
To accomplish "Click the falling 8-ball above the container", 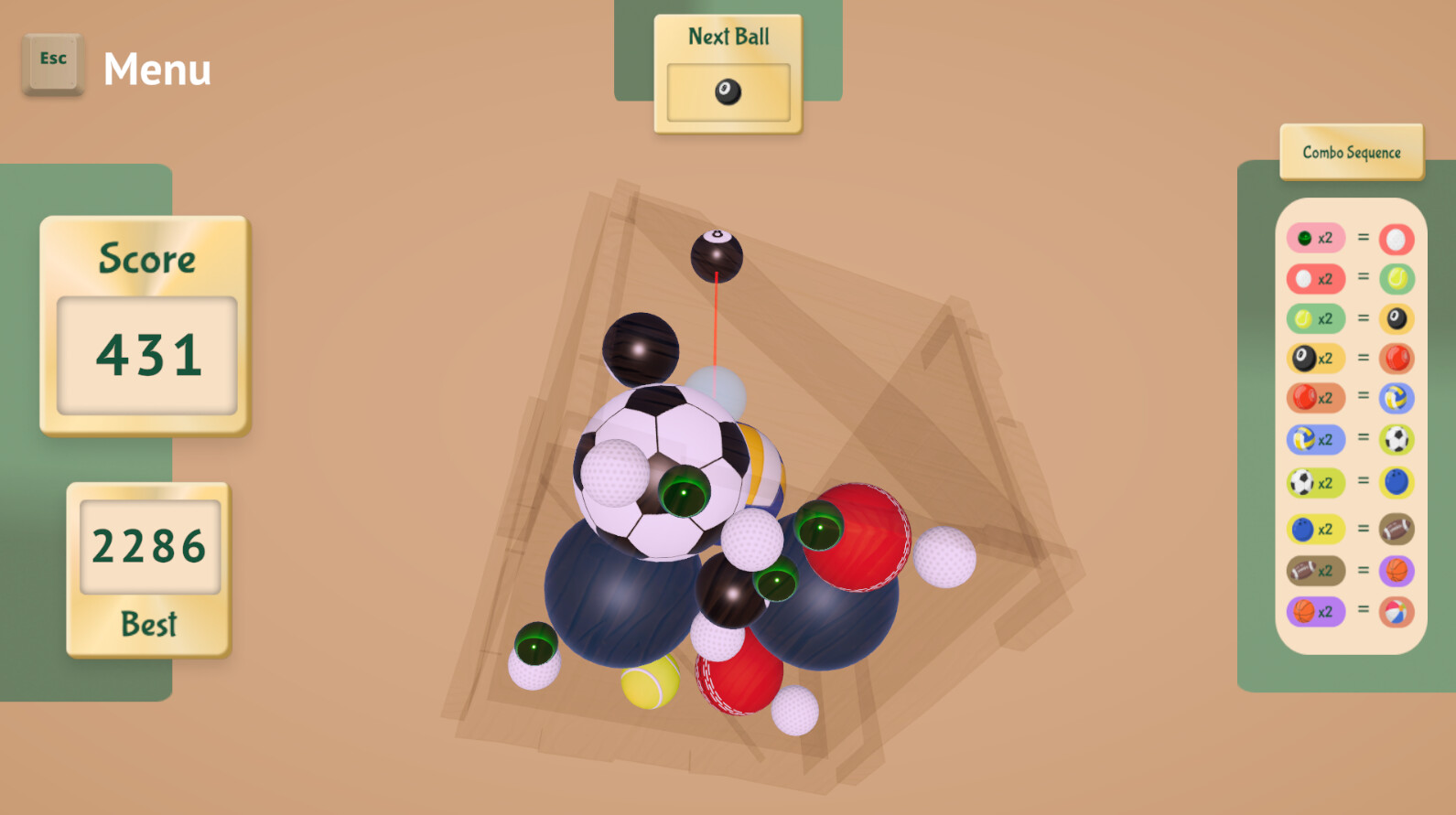I will click(x=717, y=256).
